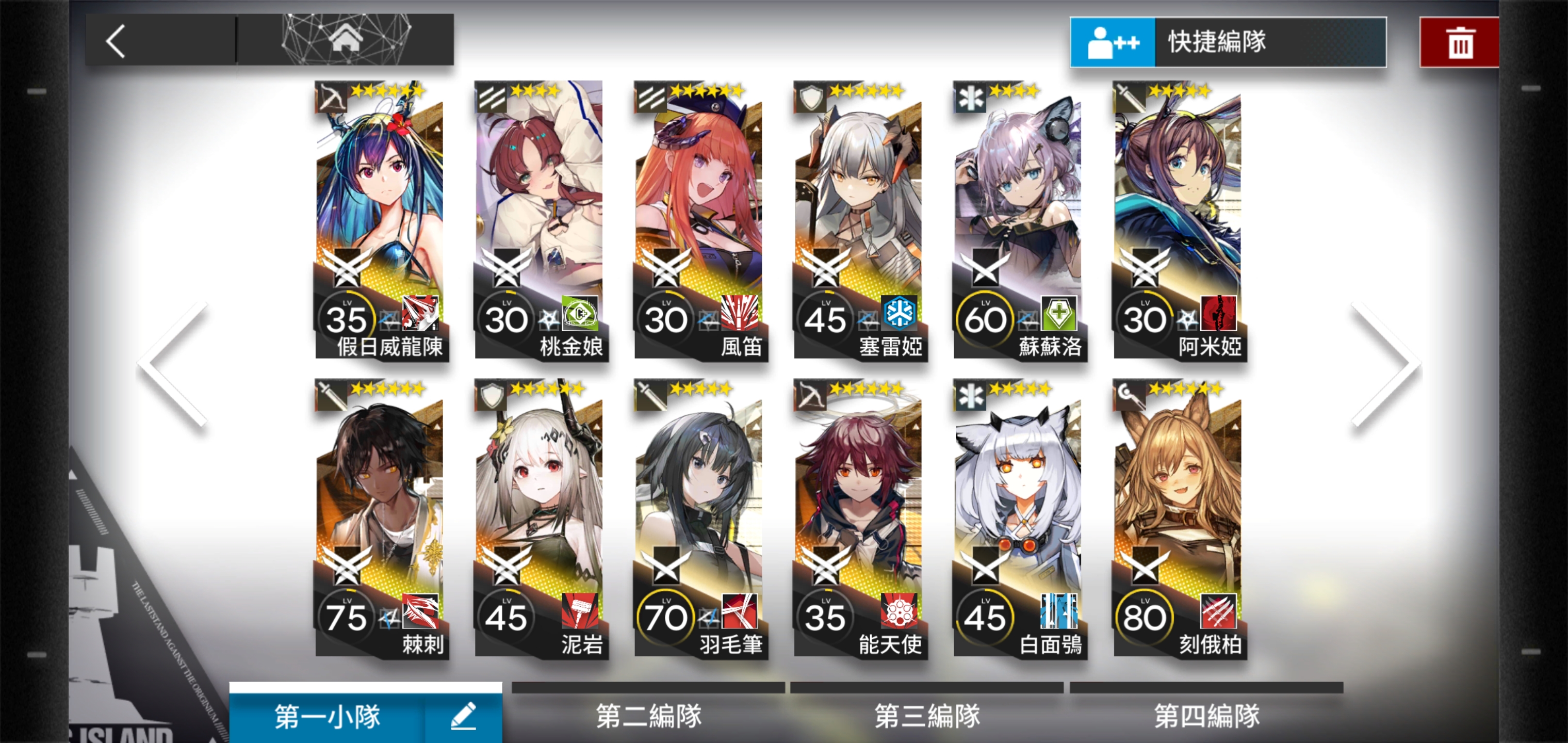Image resolution: width=1568 pixels, height=743 pixels.
Task: Choose the 羽毛筆 operator card
Action: pos(699,518)
